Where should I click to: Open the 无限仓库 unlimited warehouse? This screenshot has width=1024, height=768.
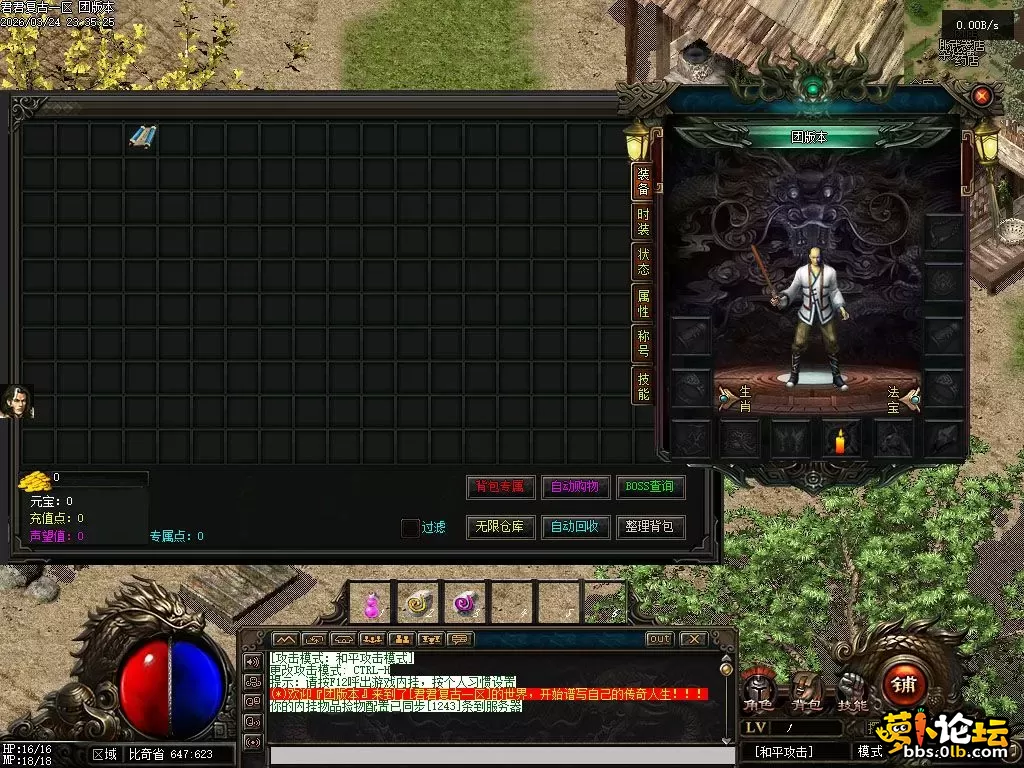tap(500, 527)
